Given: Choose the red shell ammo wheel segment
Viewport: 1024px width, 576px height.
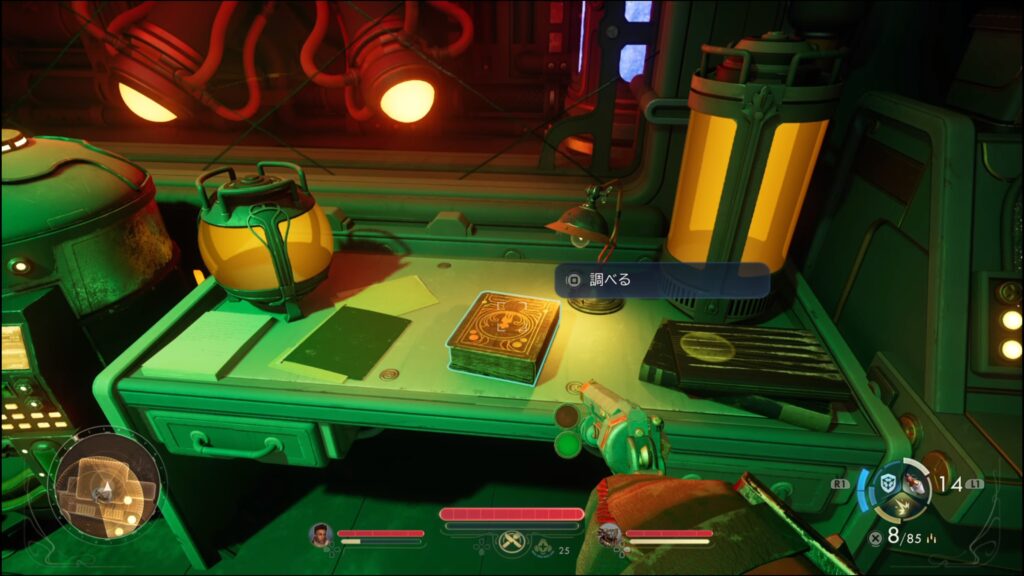Looking at the screenshot, I should click(x=917, y=484).
